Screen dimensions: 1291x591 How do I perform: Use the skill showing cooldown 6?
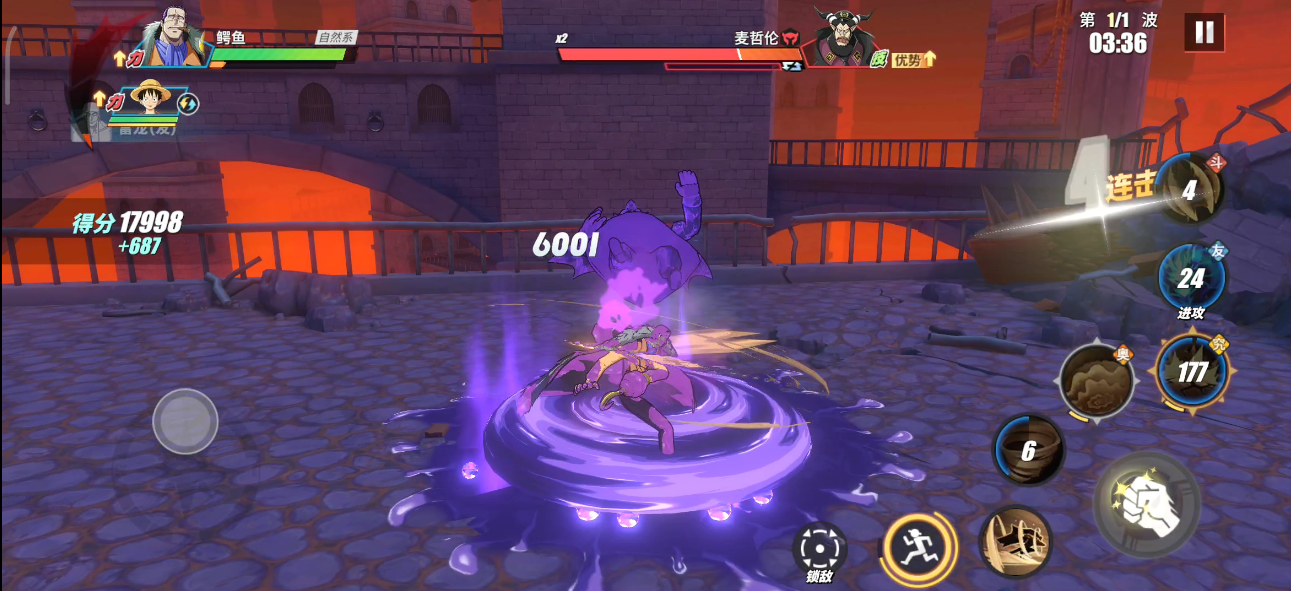(1028, 450)
